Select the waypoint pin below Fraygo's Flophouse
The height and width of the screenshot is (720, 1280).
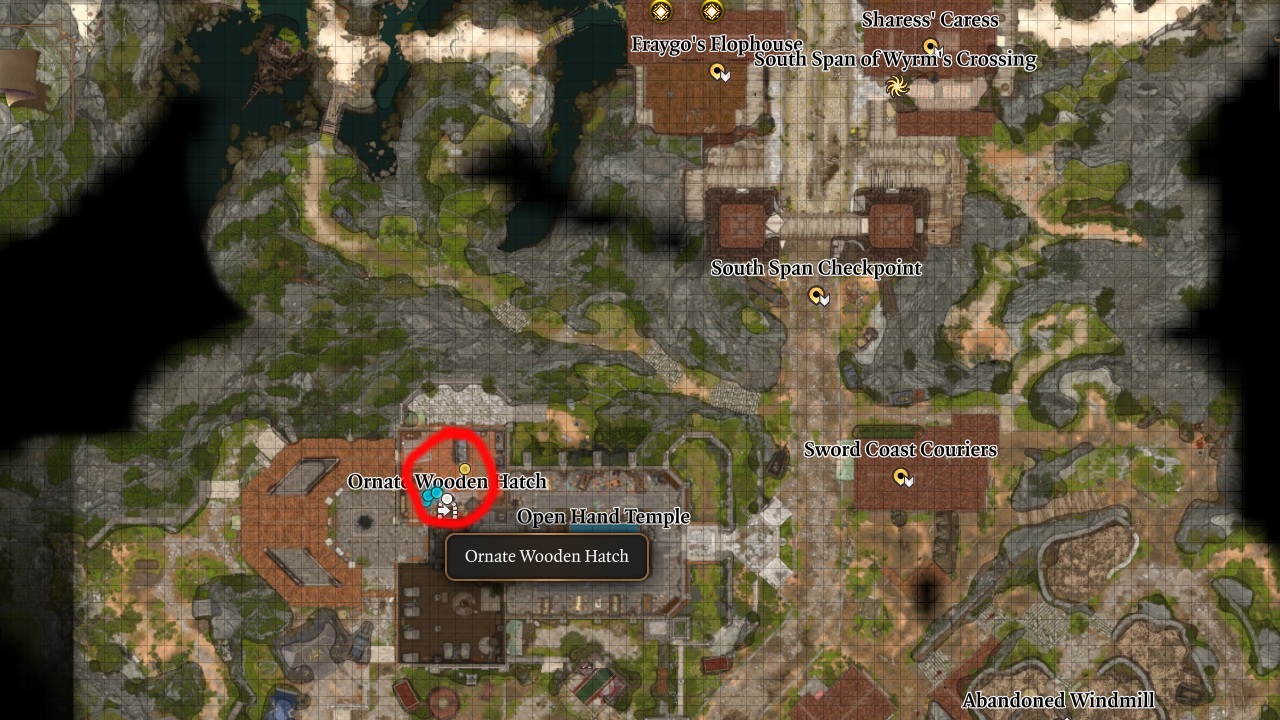[x=718, y=71]
